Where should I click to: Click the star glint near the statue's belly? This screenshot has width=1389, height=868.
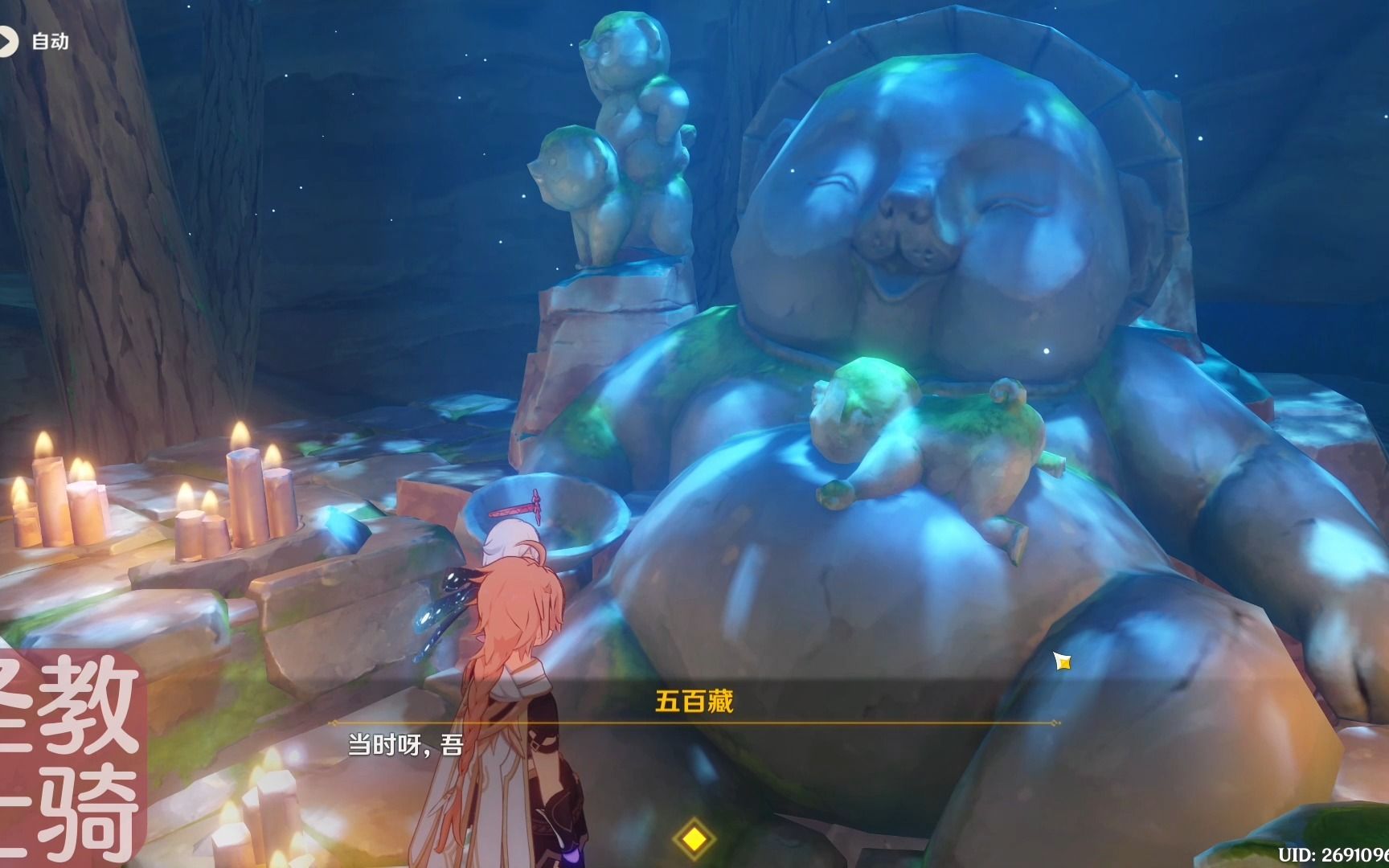pyautogui.click(x=1062, y=660)
